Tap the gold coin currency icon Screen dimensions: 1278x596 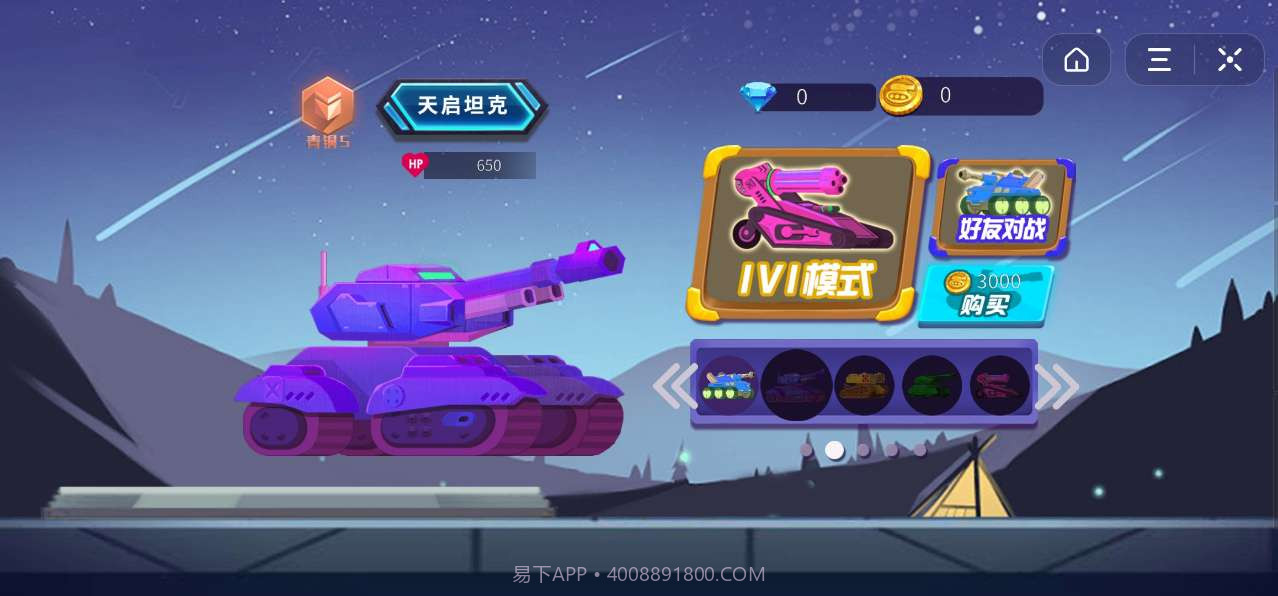click(900, 96)
